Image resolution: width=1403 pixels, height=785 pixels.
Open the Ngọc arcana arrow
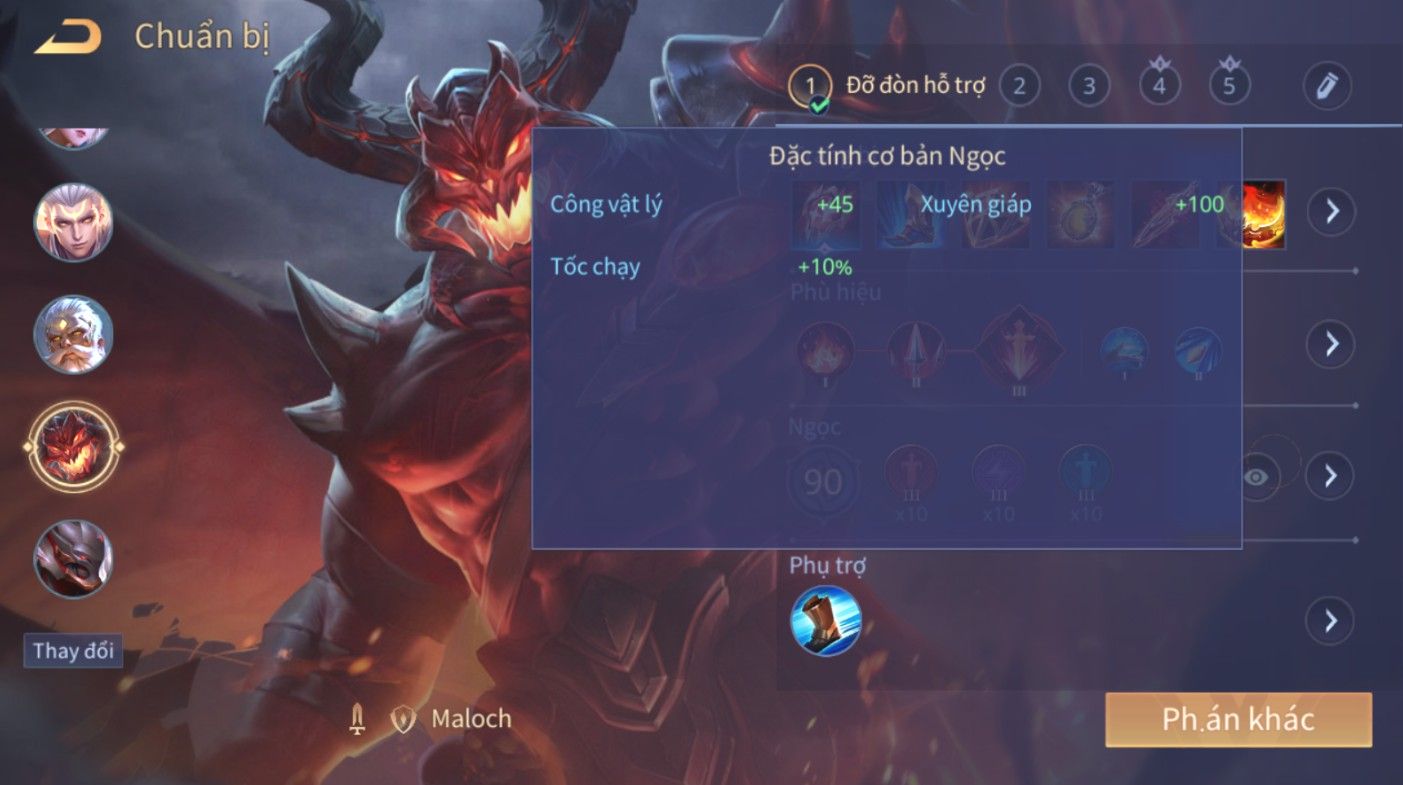coord(1331,475)
